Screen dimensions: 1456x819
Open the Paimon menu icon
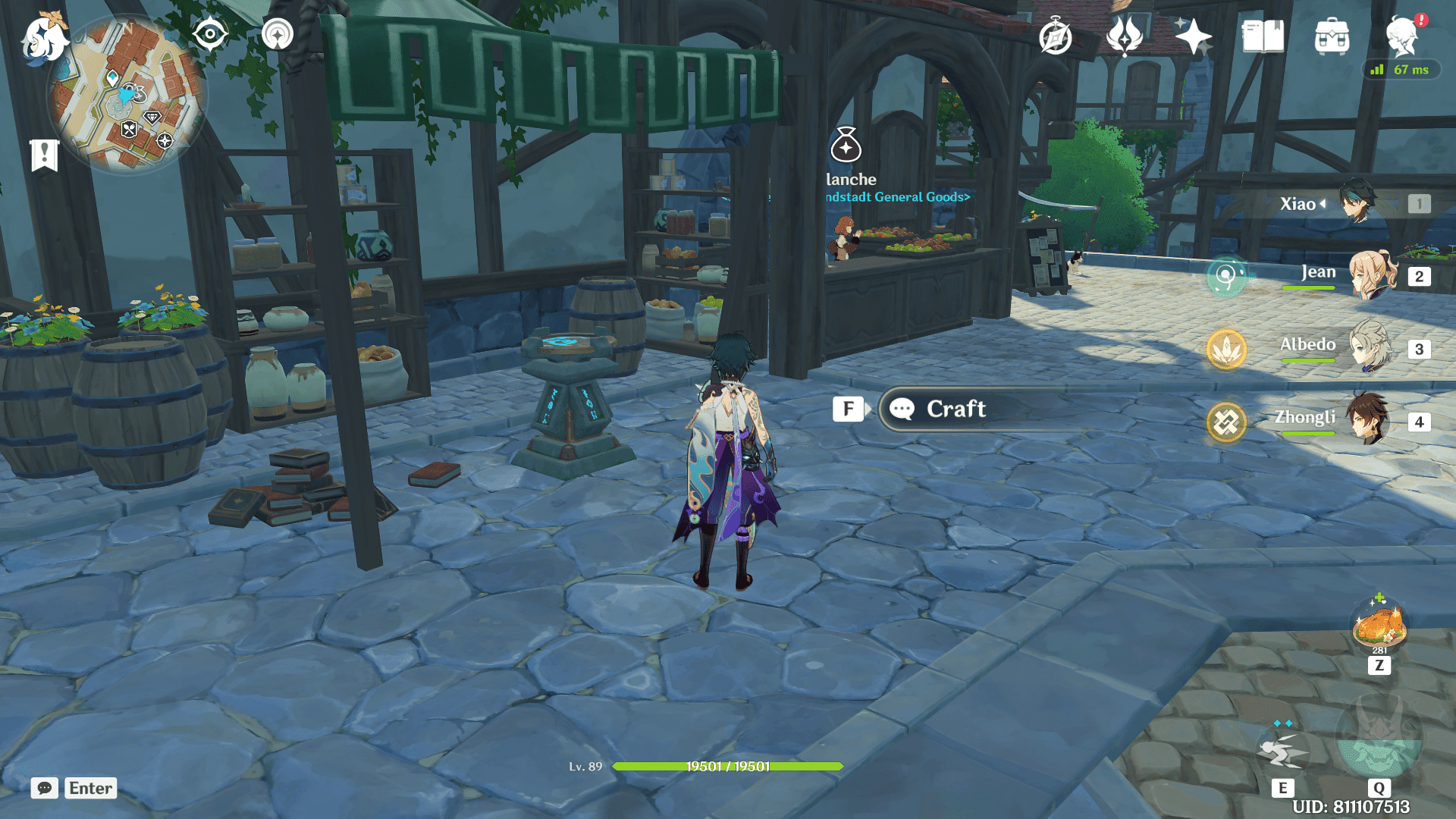point(44,38)
